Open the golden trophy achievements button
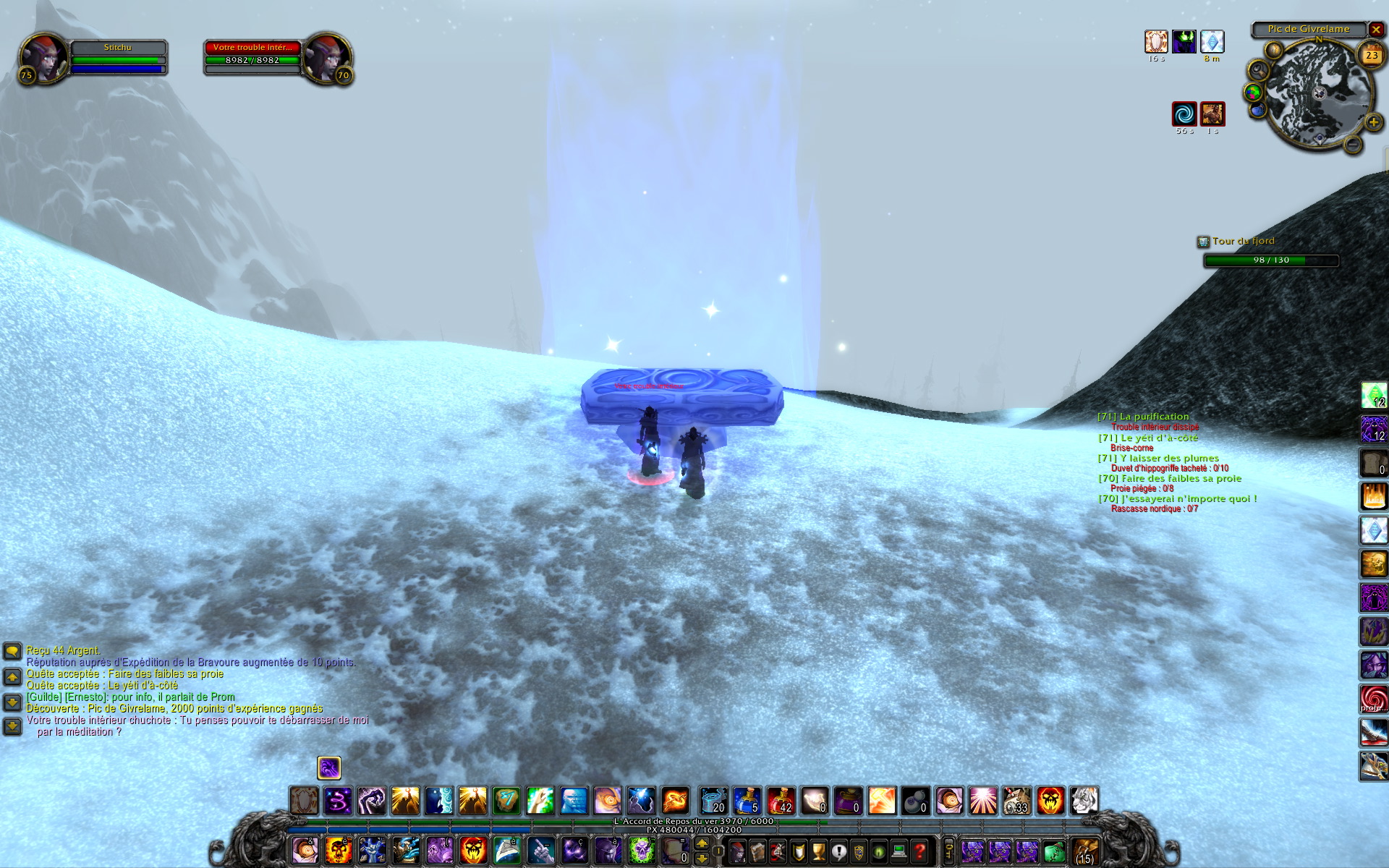 coord(818,851)
